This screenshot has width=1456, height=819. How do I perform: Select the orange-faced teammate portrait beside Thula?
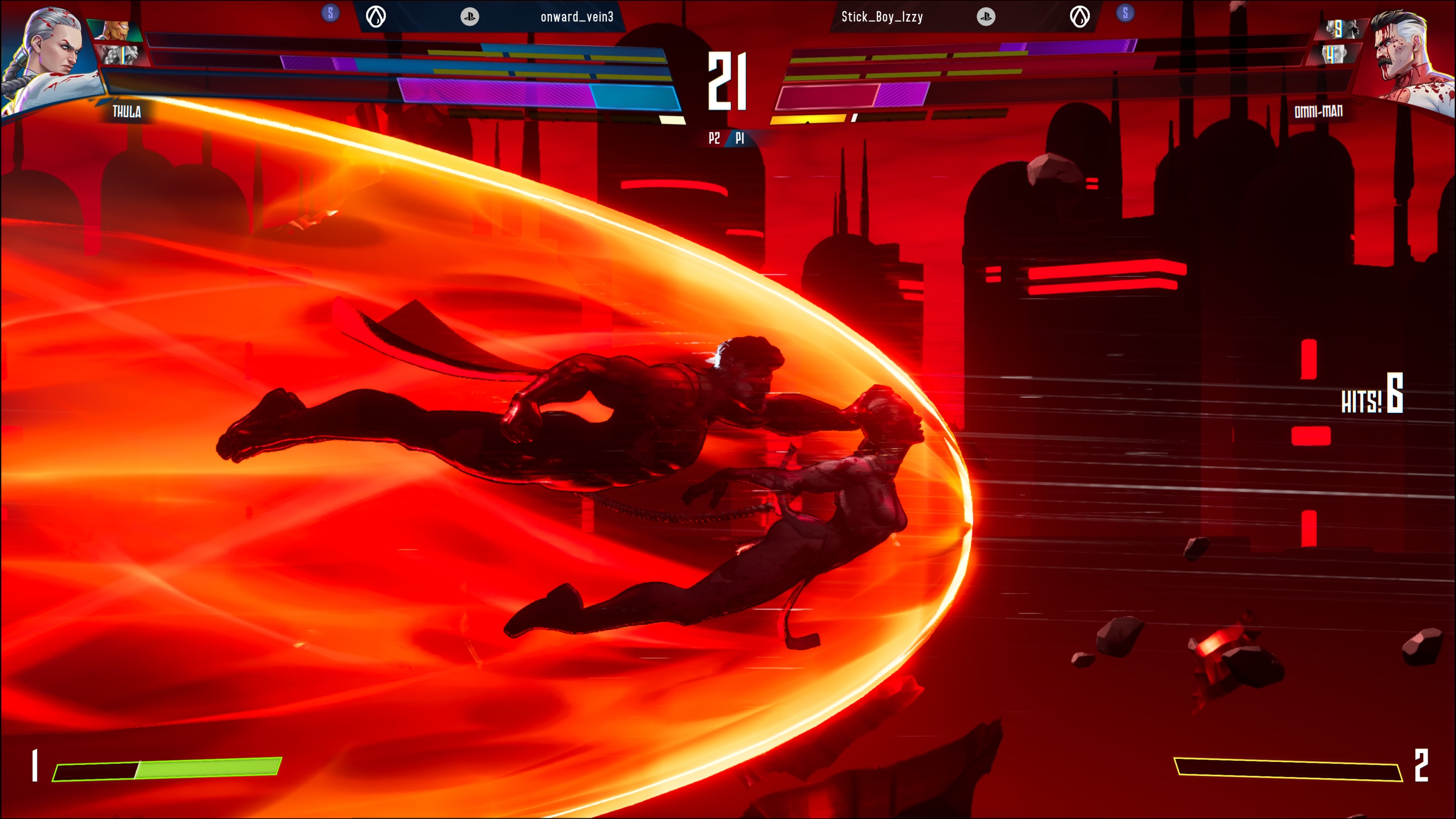[x=116, y=30]
